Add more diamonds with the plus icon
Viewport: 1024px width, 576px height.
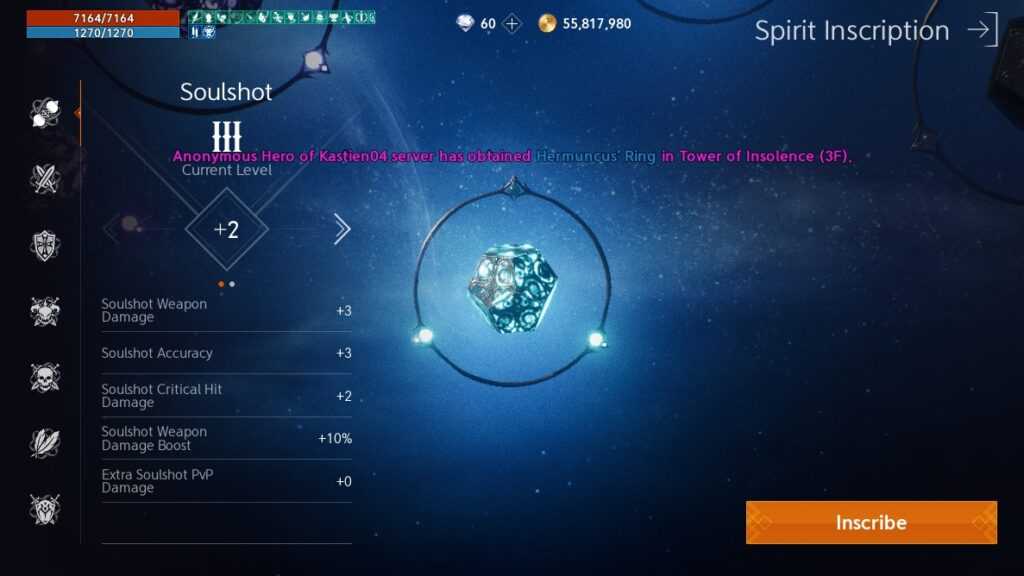(512, 24)
